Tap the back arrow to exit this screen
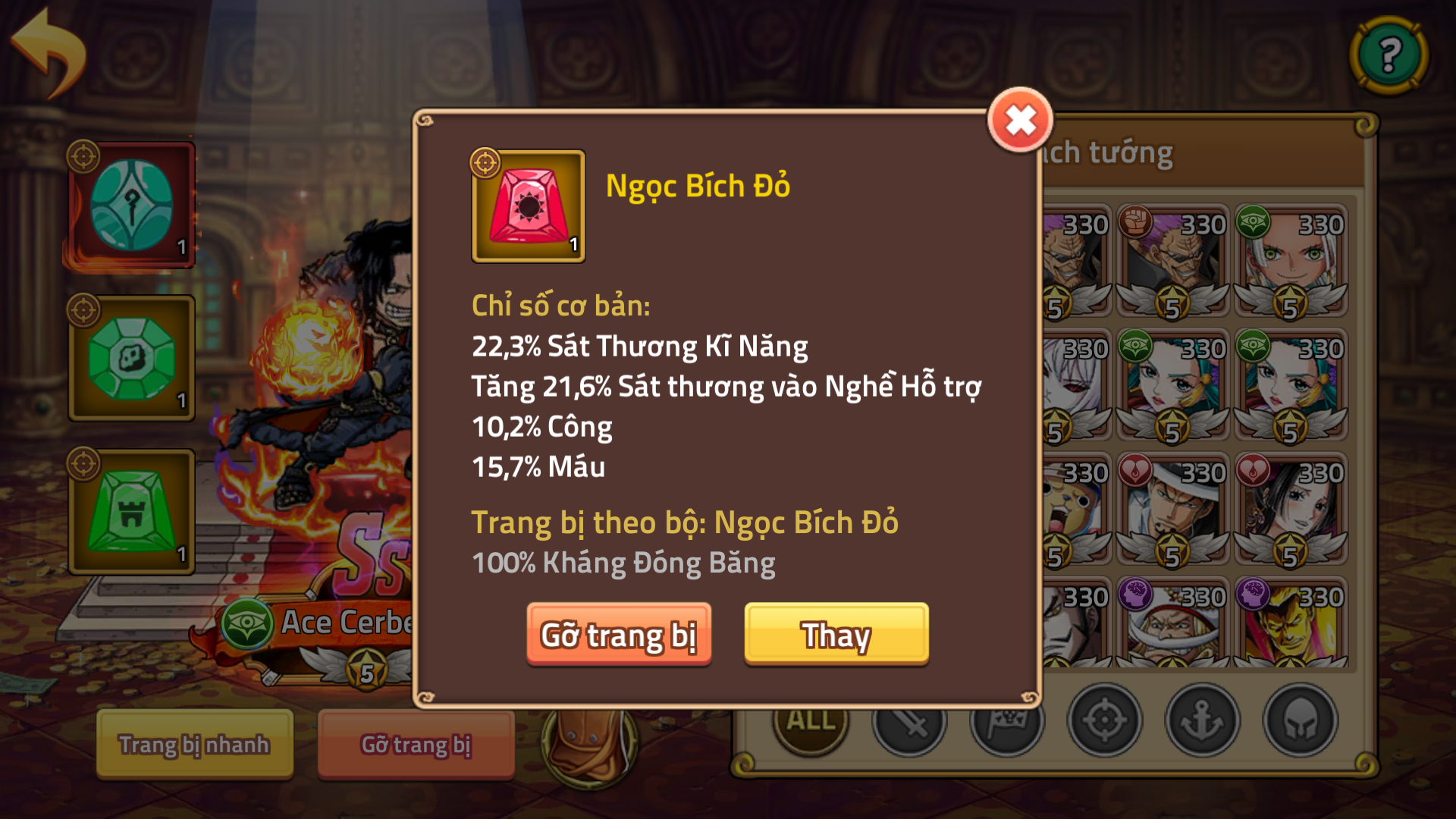Image resolution: width=1456 pixels, height=819 pixels. point(45,45)
